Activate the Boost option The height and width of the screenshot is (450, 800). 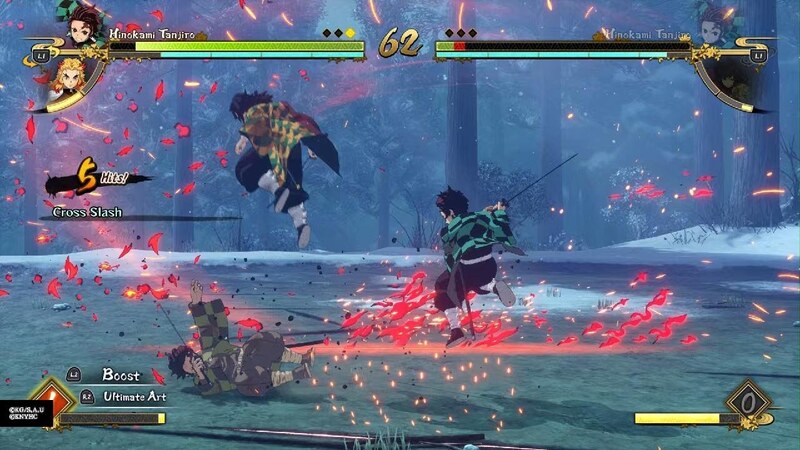pyautogui.click(x=120, y=375)
